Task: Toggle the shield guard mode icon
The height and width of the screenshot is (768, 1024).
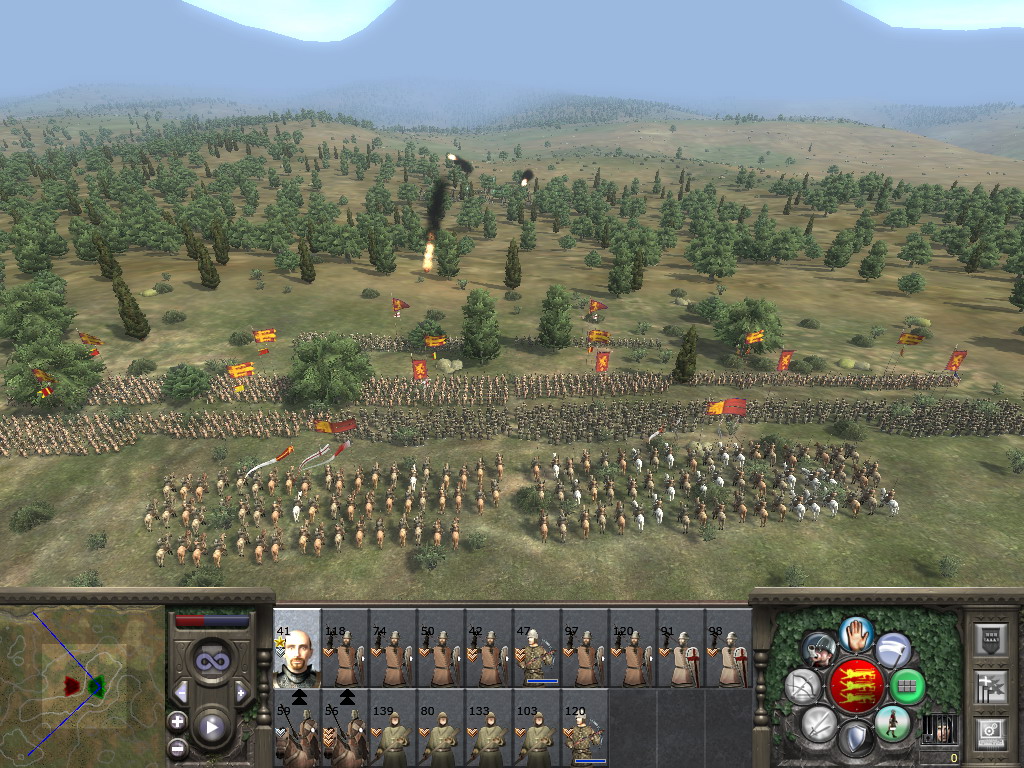Action: point(855,740)
